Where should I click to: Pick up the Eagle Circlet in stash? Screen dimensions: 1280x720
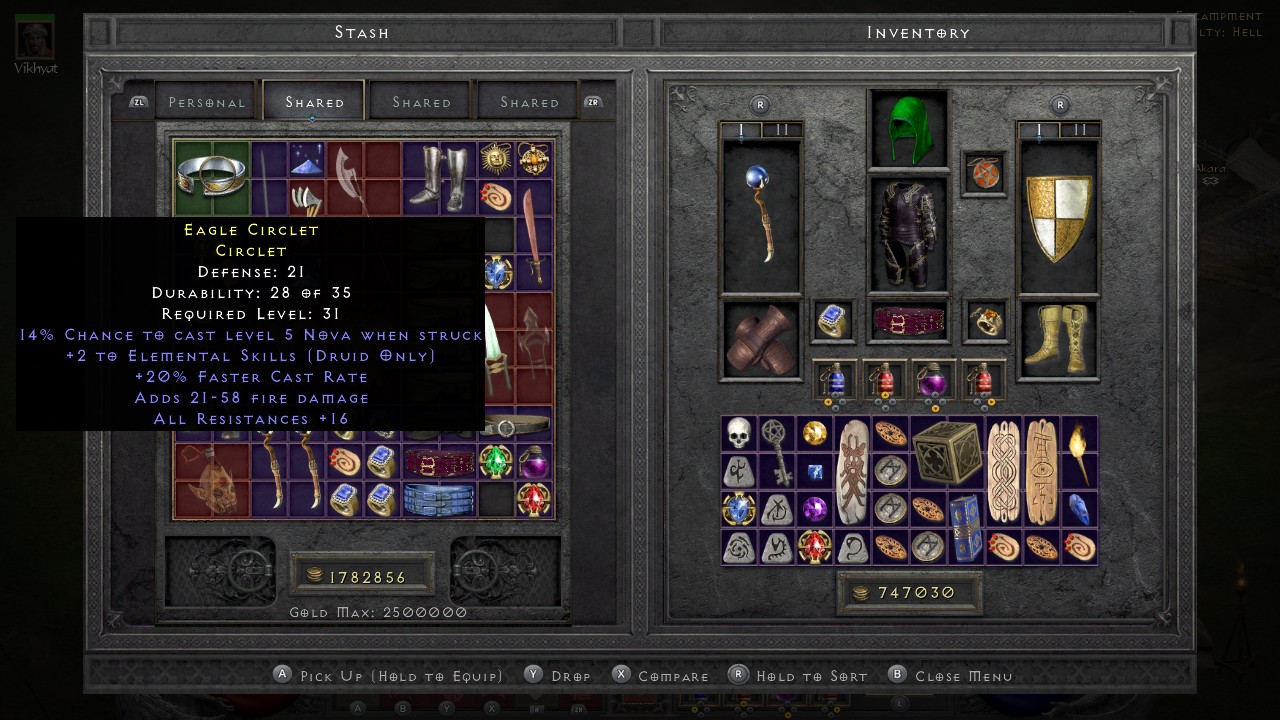point(212,178)
